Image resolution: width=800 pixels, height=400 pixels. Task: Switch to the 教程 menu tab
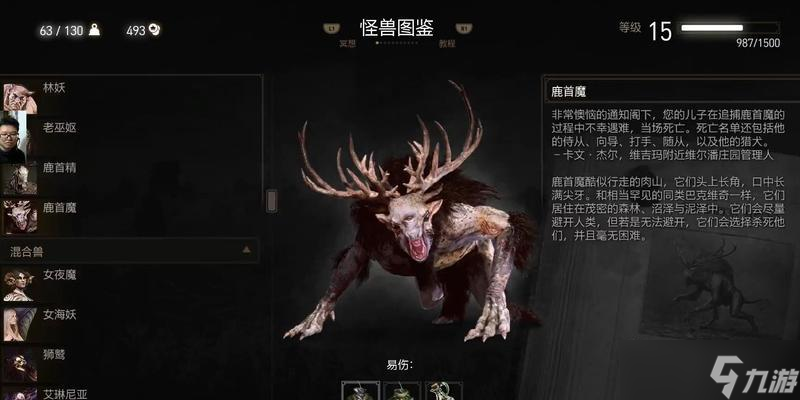pos(447,43)
